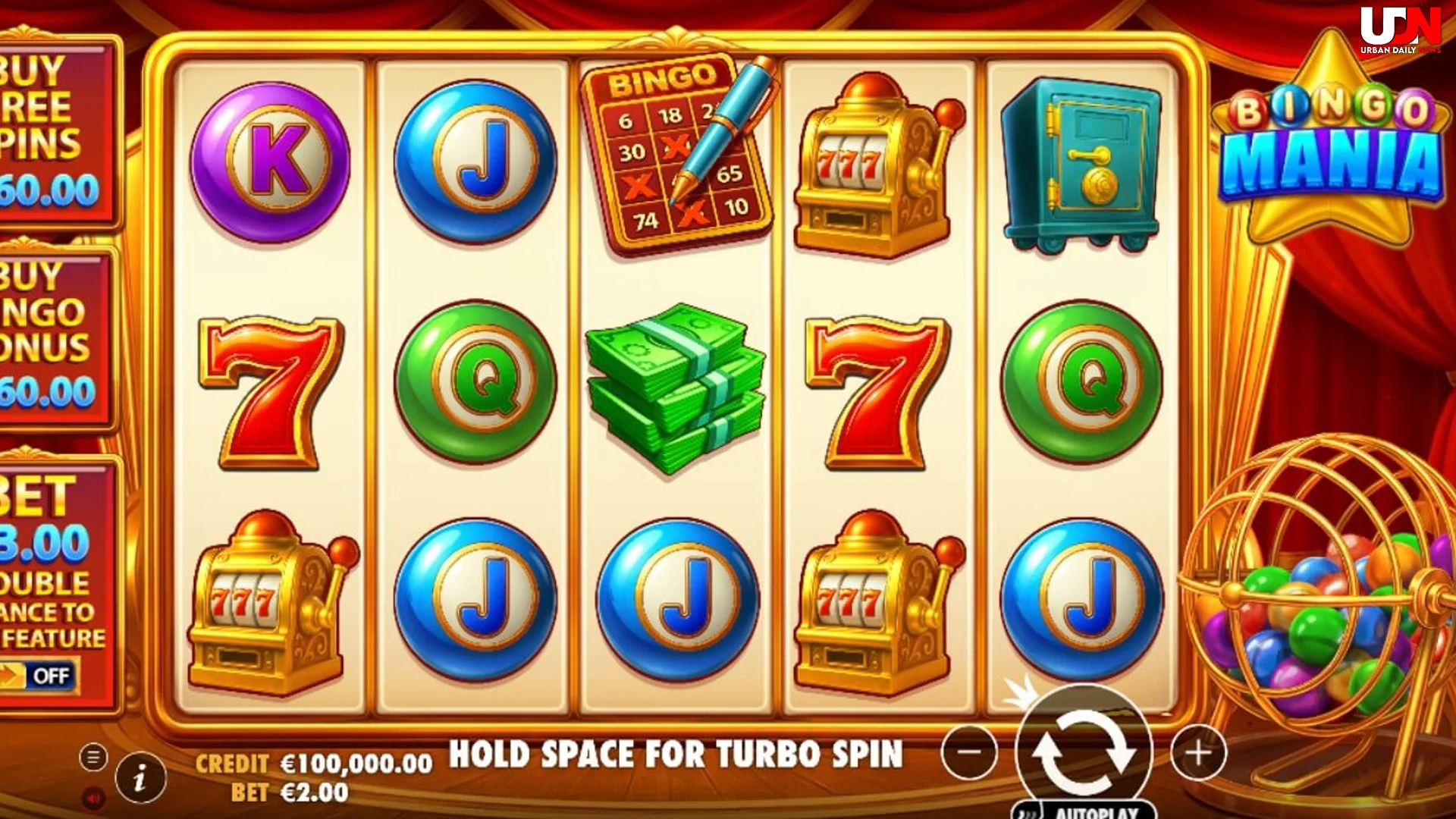Decrease the bet with the minus icon
The image size is (1456, 819).
click(x=968, y=752)
